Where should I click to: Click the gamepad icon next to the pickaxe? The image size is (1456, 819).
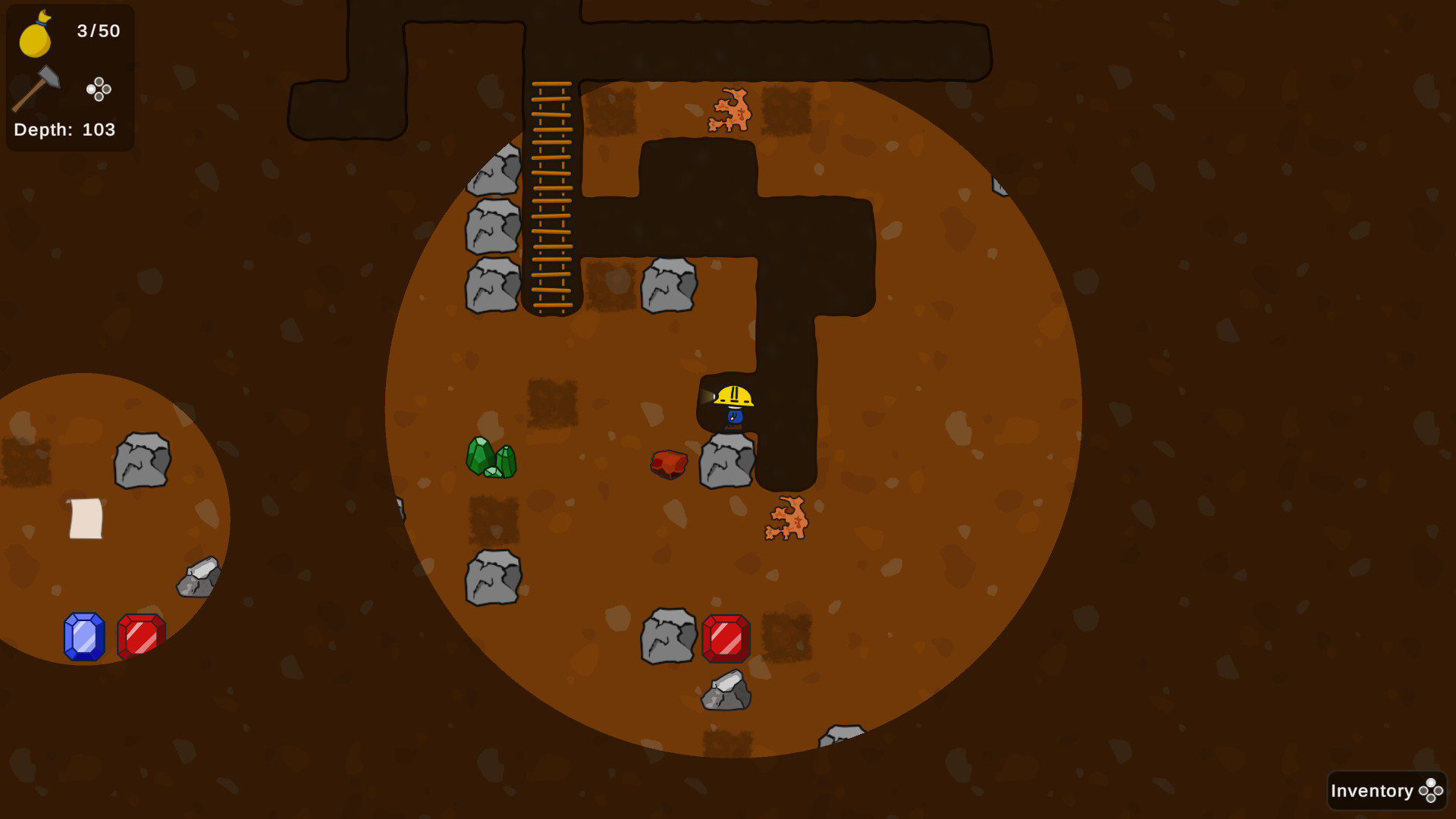click(99, 89)
